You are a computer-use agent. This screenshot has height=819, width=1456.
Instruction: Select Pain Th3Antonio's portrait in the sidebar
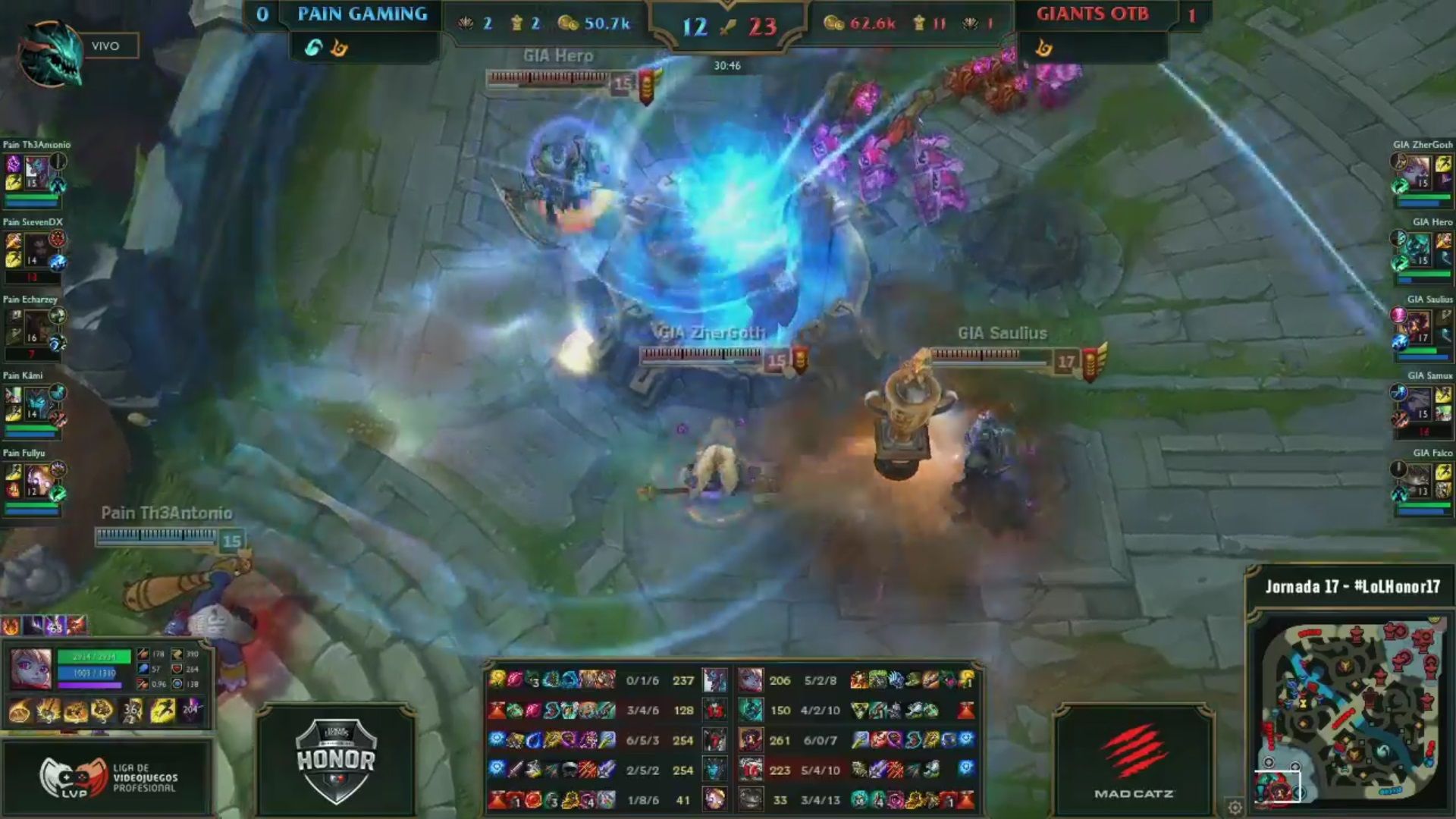click(x=35, y=174)
